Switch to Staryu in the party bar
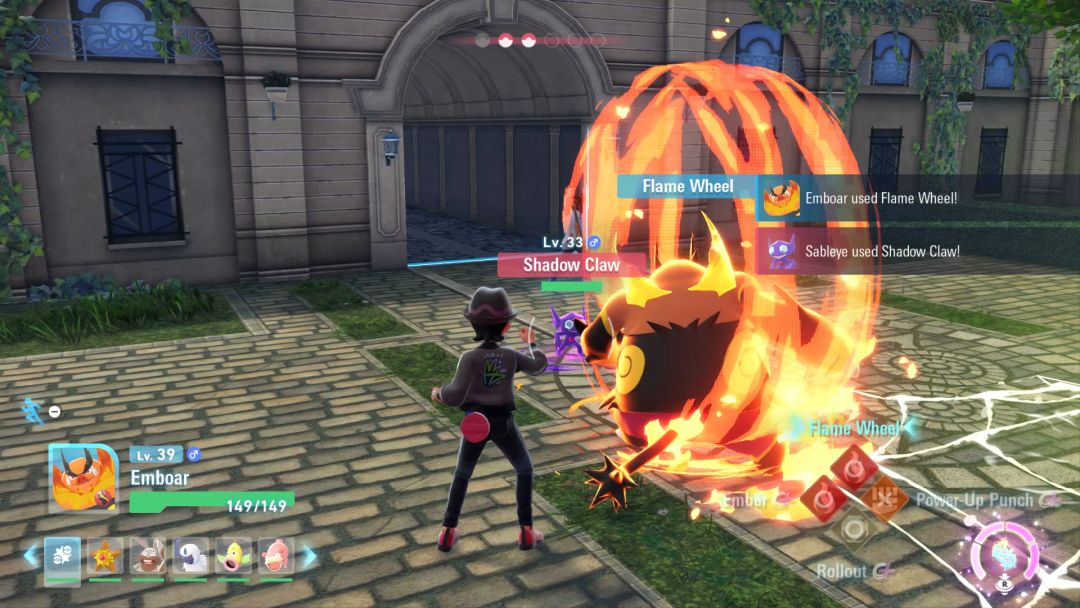The image size is (1080, 608). coord(105,555)
